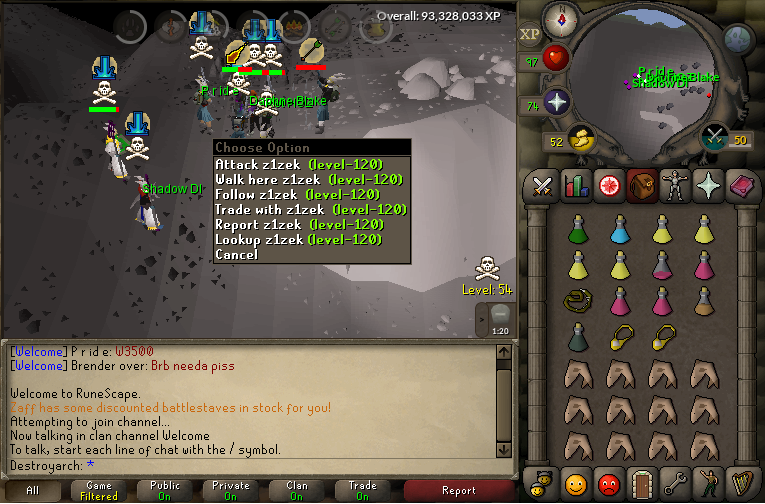Image resolution: width=765 pixels, height=504 pixels.
Task: Open the world map globe orb
Action: pos(737,39)
